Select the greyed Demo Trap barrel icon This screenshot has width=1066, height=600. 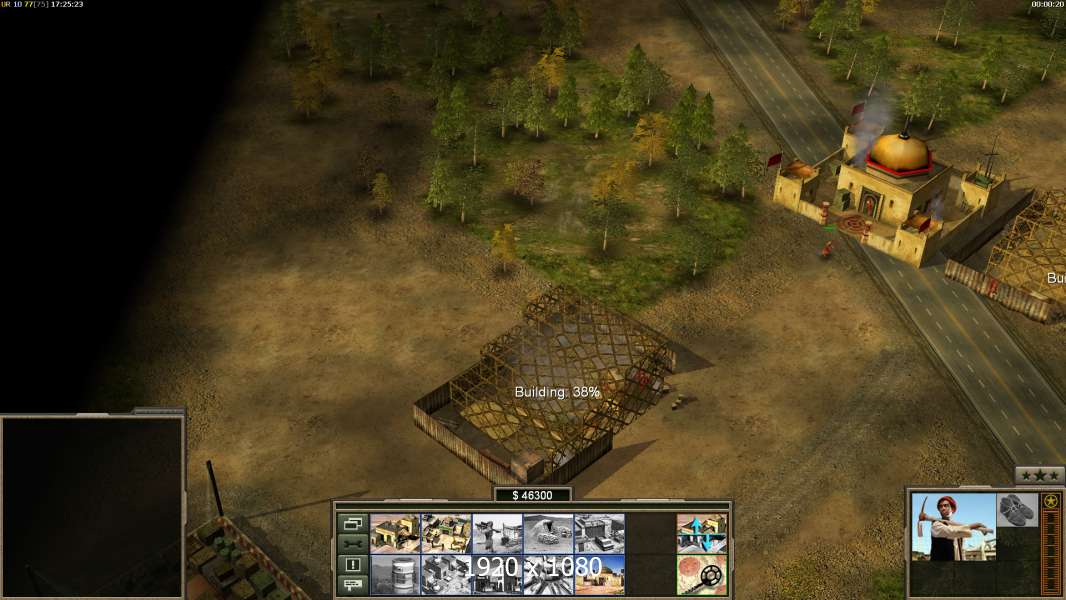pos(395,574)
